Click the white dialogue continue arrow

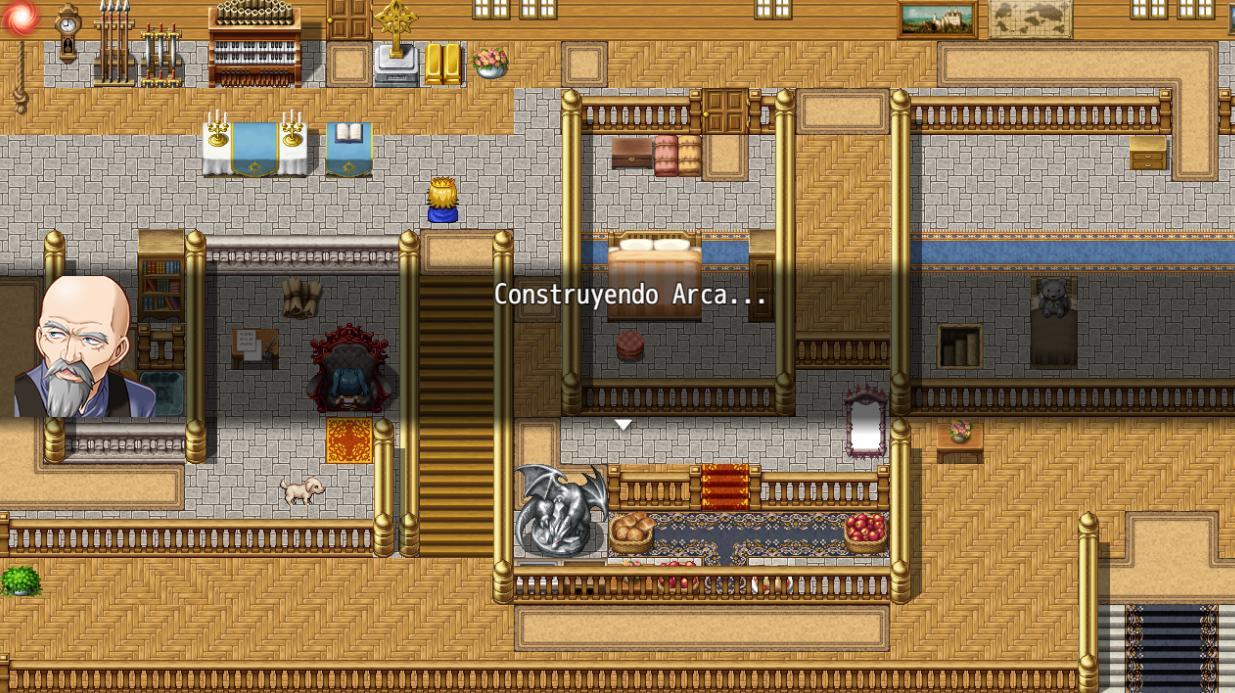(622, 425)
